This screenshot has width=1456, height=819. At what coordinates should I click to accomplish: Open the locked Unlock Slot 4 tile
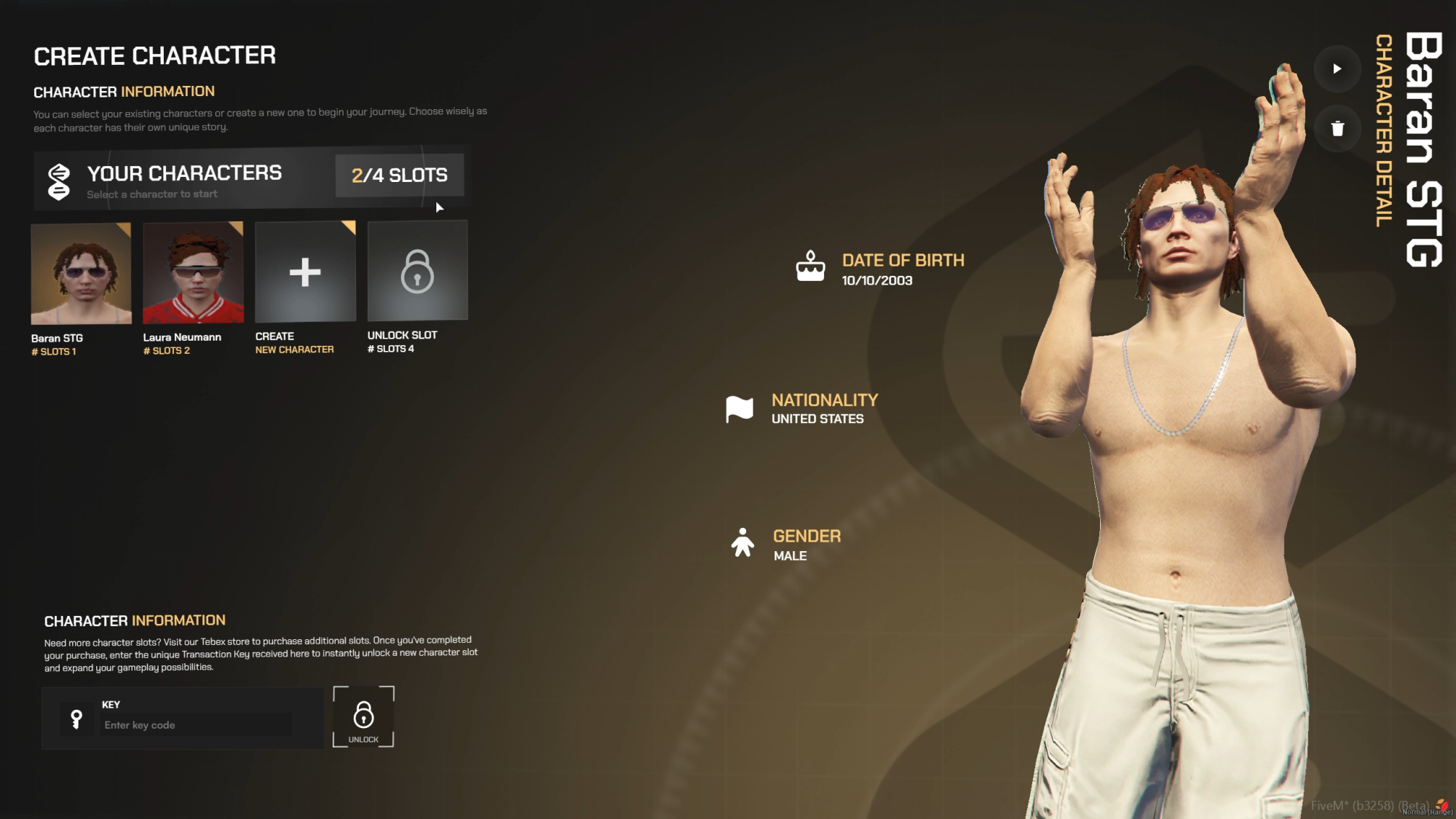(x=417, y=271)
